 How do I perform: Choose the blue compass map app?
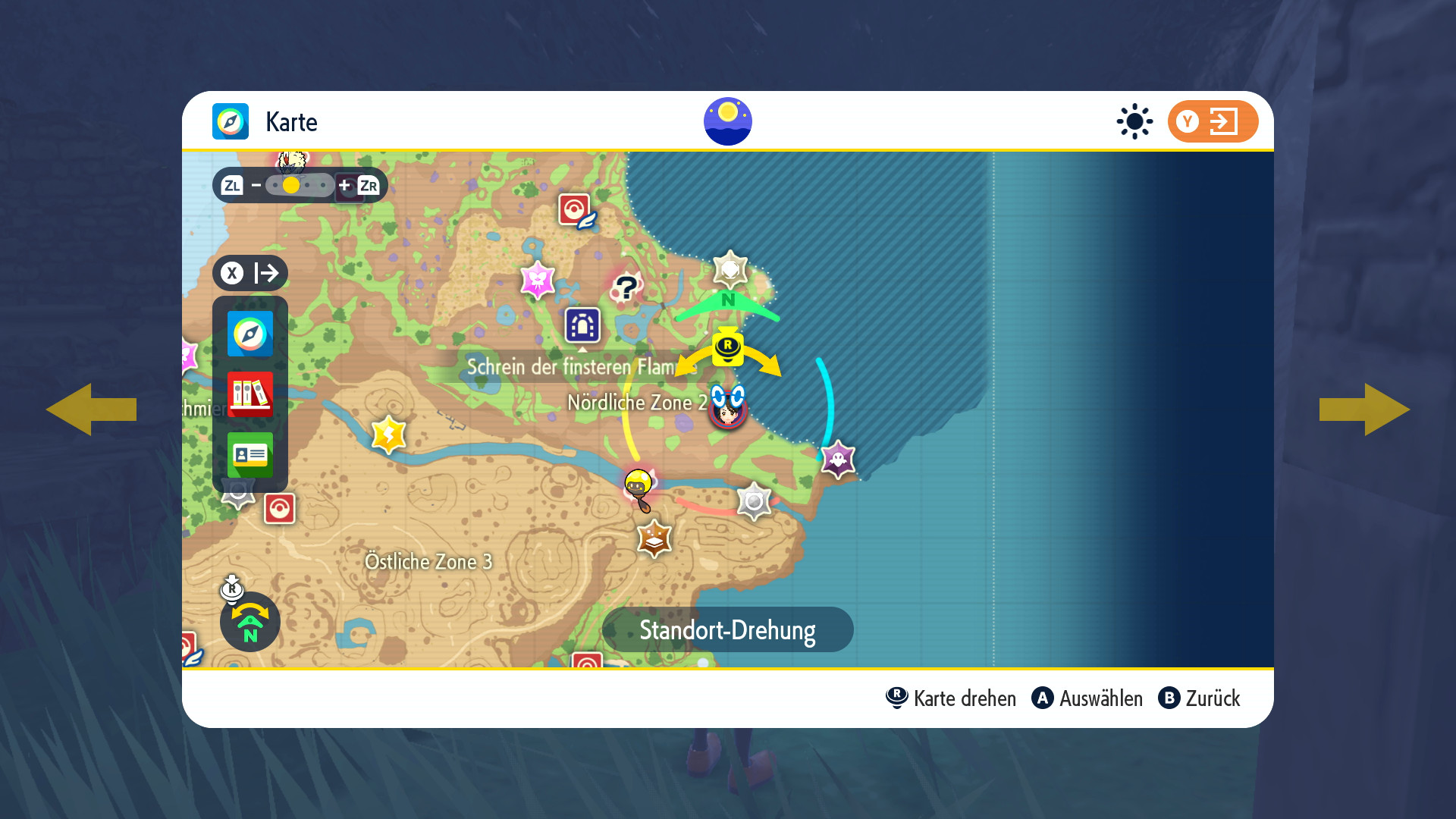tap(250, 334)
